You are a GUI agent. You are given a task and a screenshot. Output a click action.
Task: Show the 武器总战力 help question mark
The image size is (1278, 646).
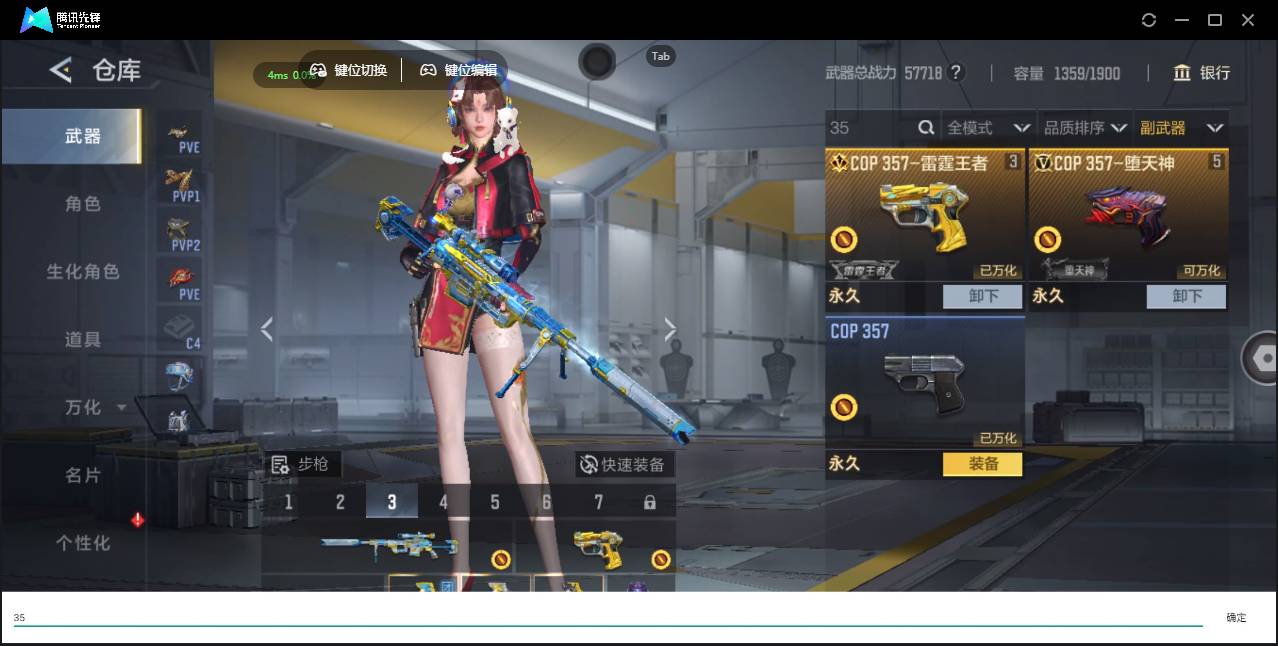(956, 73)
